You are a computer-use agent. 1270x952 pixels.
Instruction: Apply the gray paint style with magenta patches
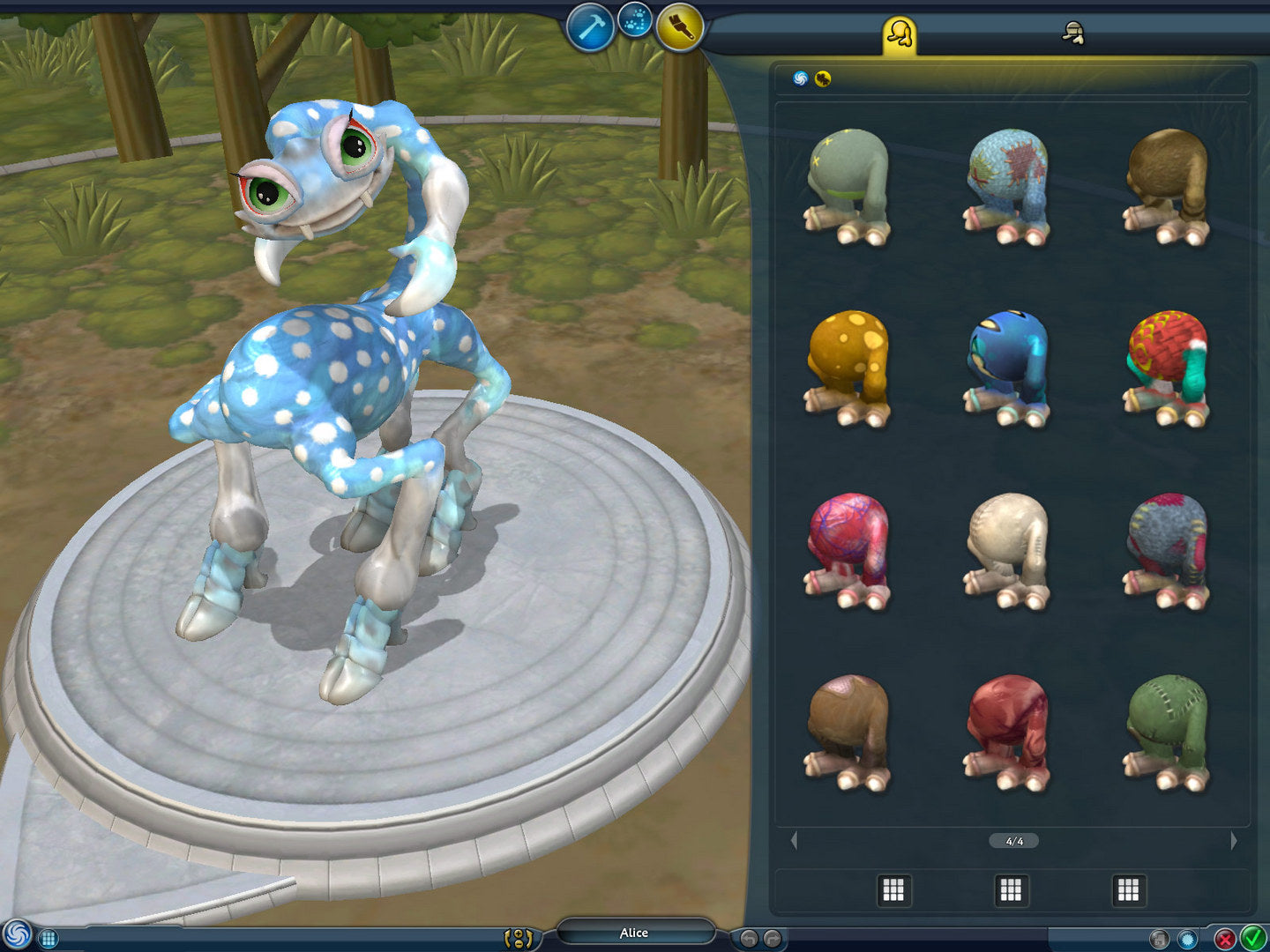pyautogui.click(x=1167, y=551)
